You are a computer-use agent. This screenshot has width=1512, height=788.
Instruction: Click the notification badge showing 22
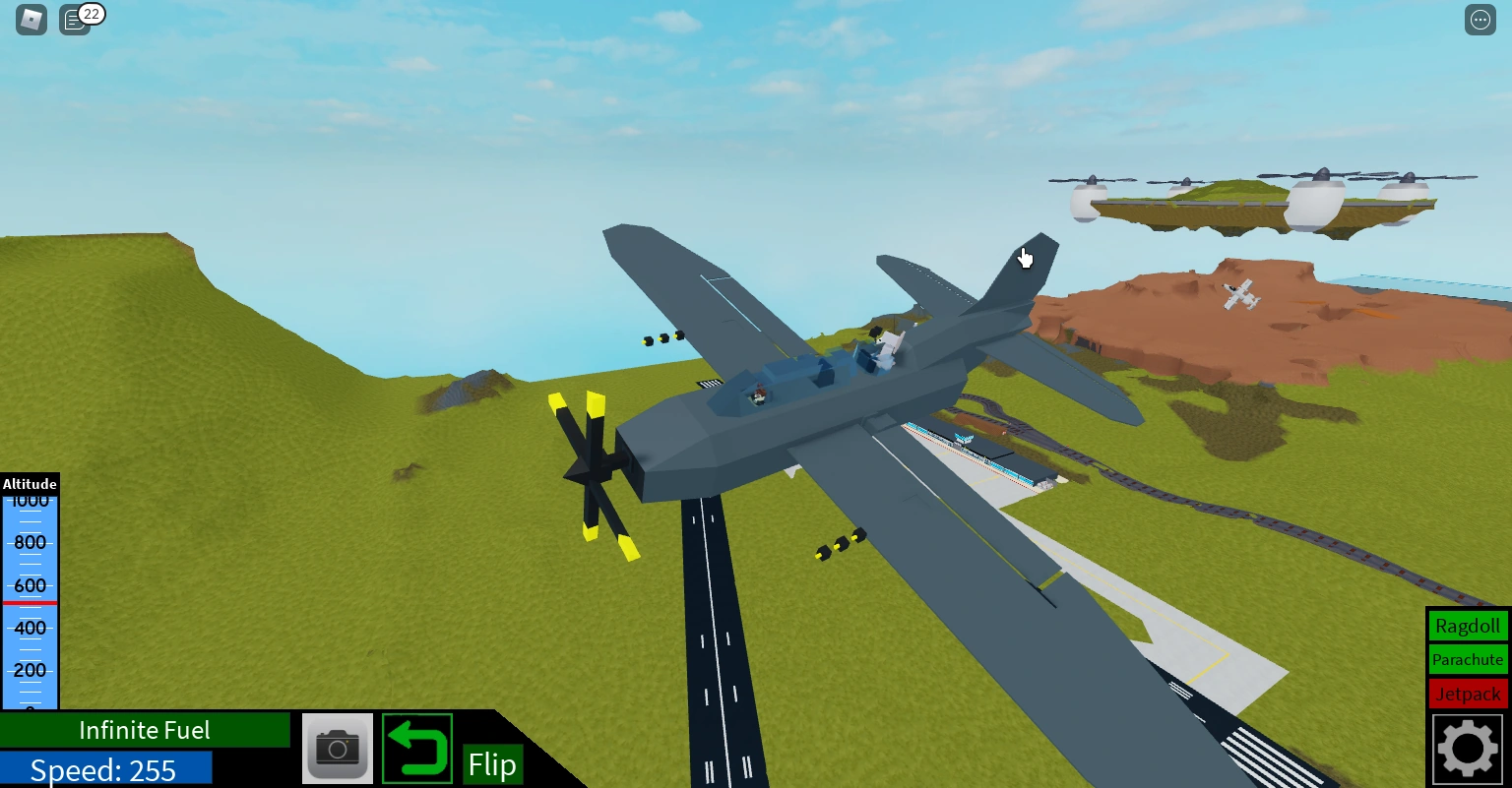coord(92,14)
